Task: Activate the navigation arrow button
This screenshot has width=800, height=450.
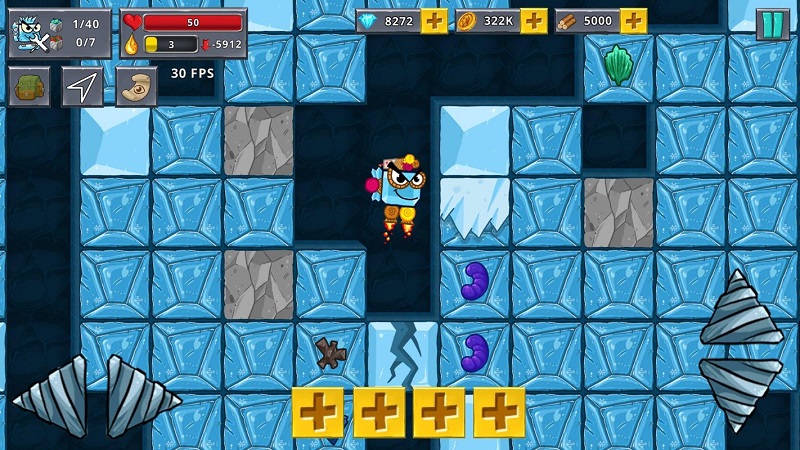Action: (x=82, y=86)
